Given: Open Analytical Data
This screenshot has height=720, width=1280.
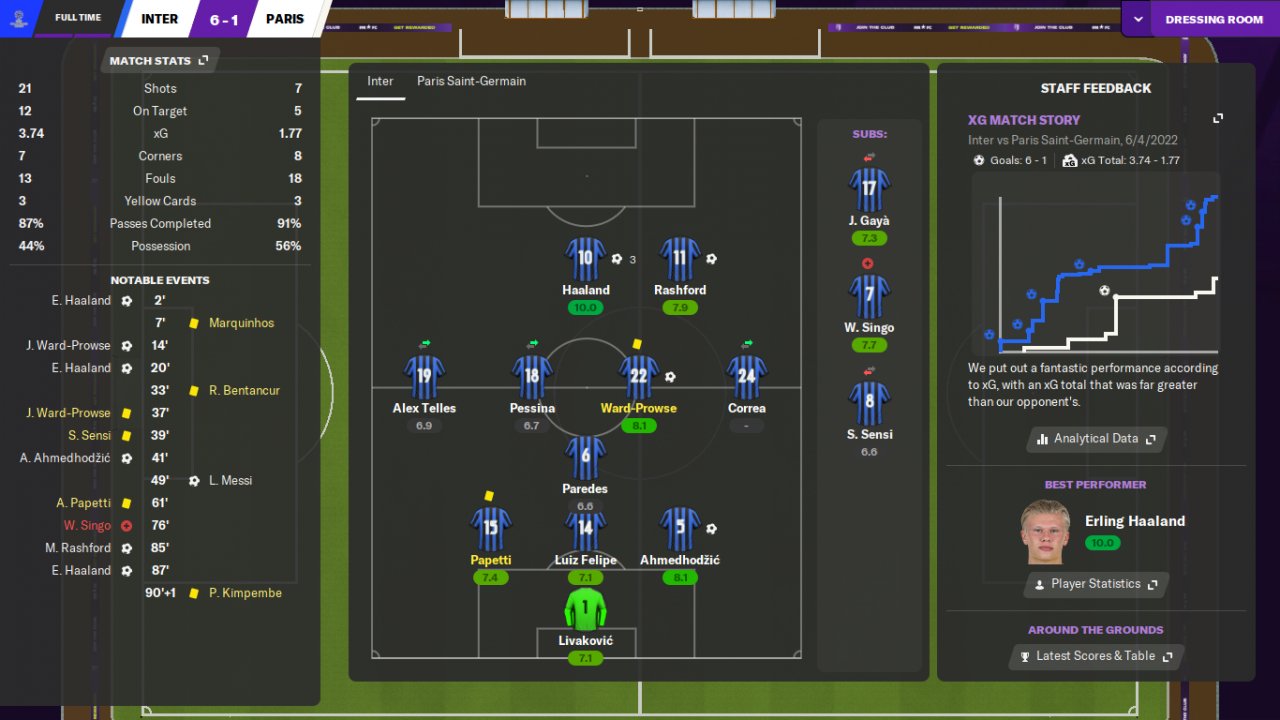Looking at the screenshot, I should coord(1096,439).
